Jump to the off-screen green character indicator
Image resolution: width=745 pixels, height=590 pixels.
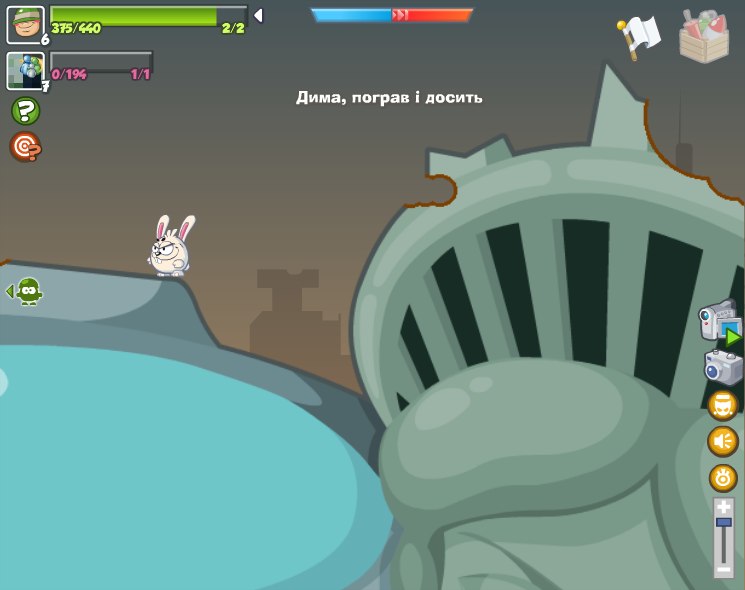[x=26, y=291]
